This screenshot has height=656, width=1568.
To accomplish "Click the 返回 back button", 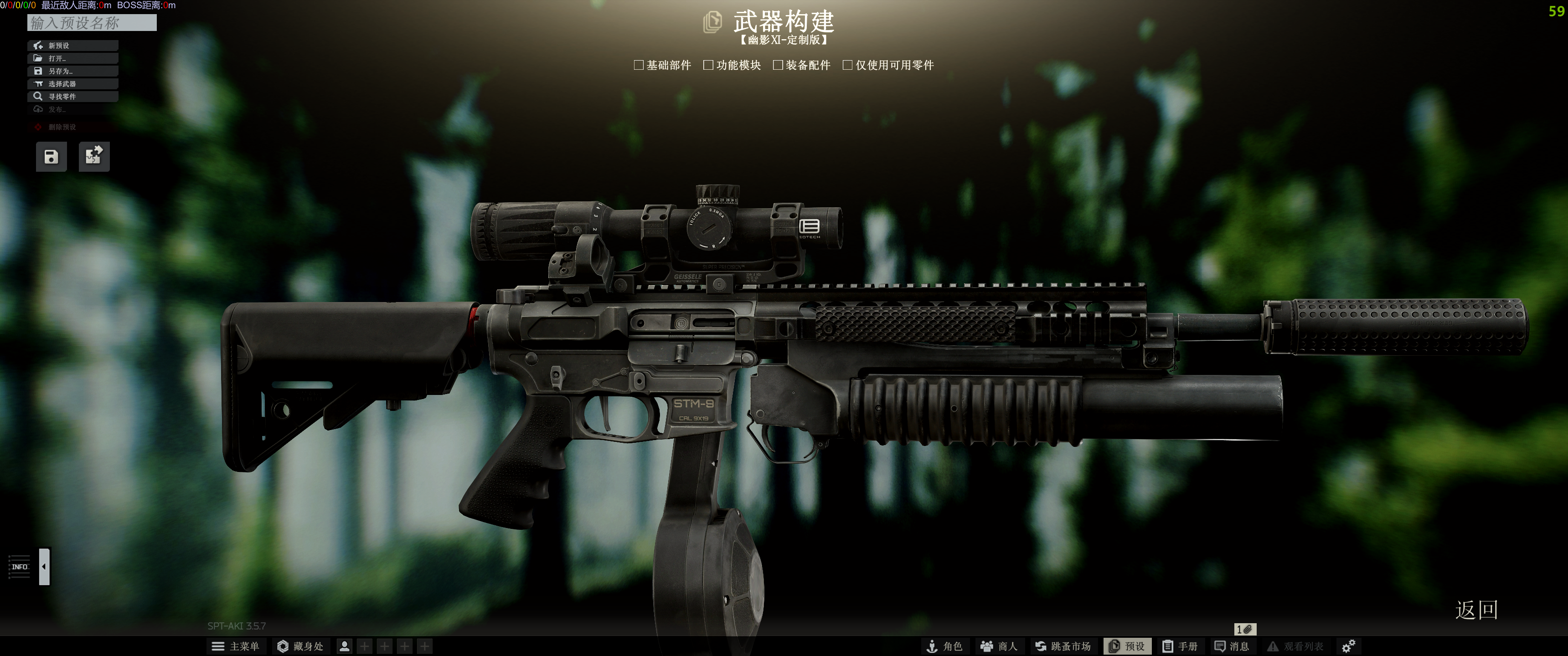I will tap(1476, 610).
